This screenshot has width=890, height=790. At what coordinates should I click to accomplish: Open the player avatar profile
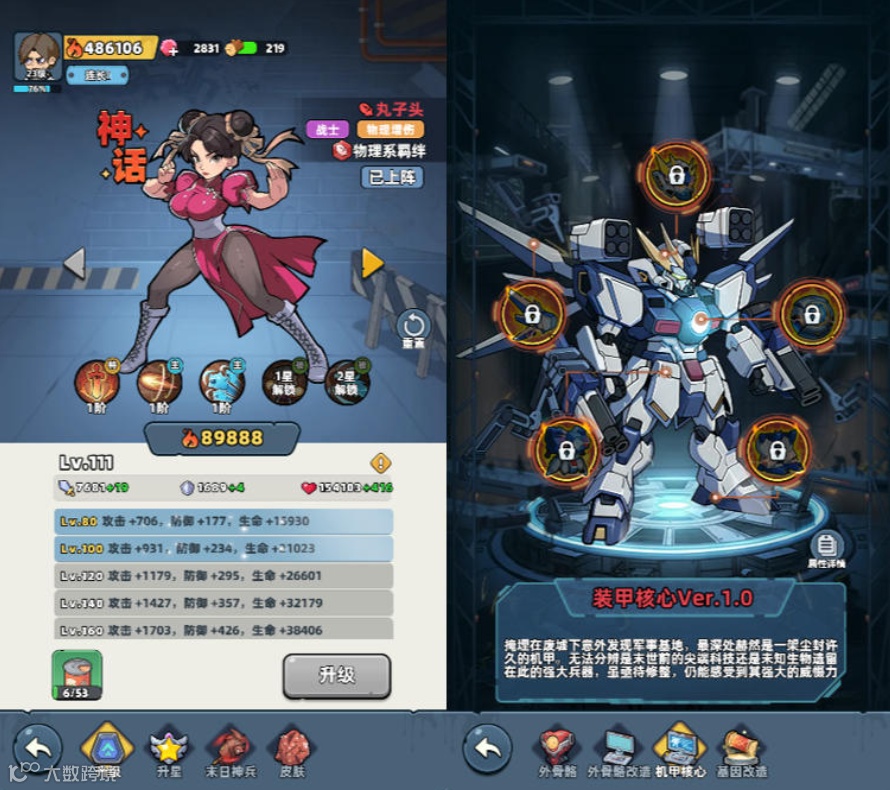38,56
